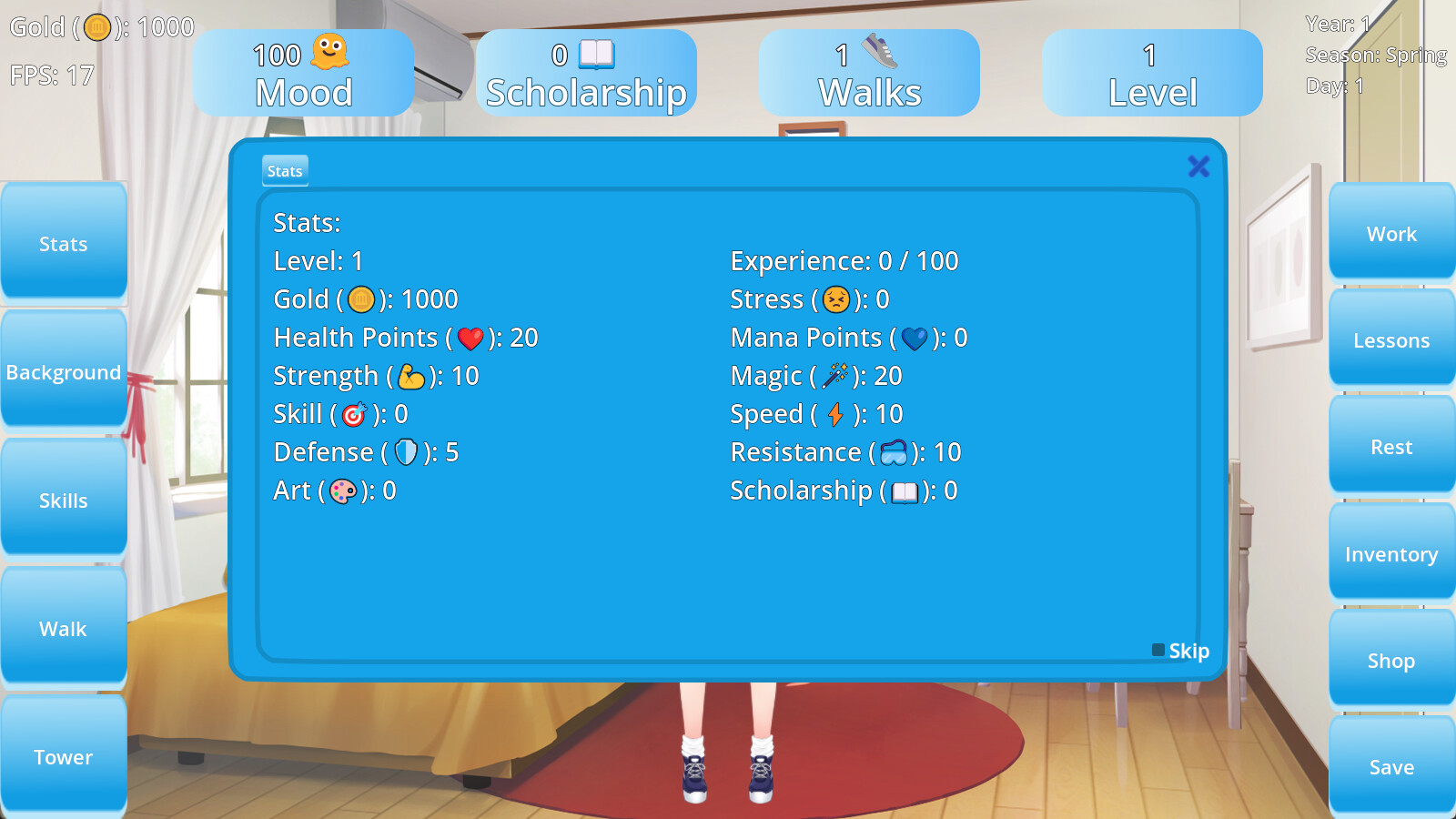Open the Inventory panel
The height and width of the screenshot is (819, 1456).
(x=1390, y=553)
